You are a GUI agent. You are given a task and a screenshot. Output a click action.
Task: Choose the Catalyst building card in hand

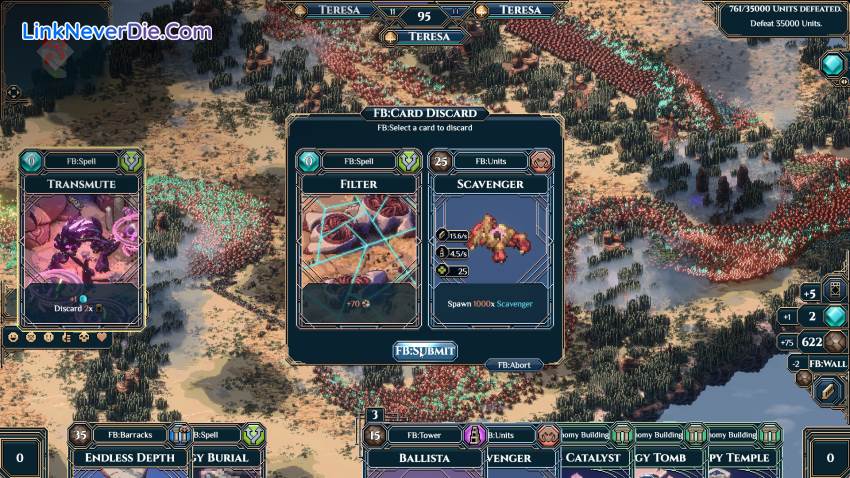pyautogui.click(x=592, y=456)
